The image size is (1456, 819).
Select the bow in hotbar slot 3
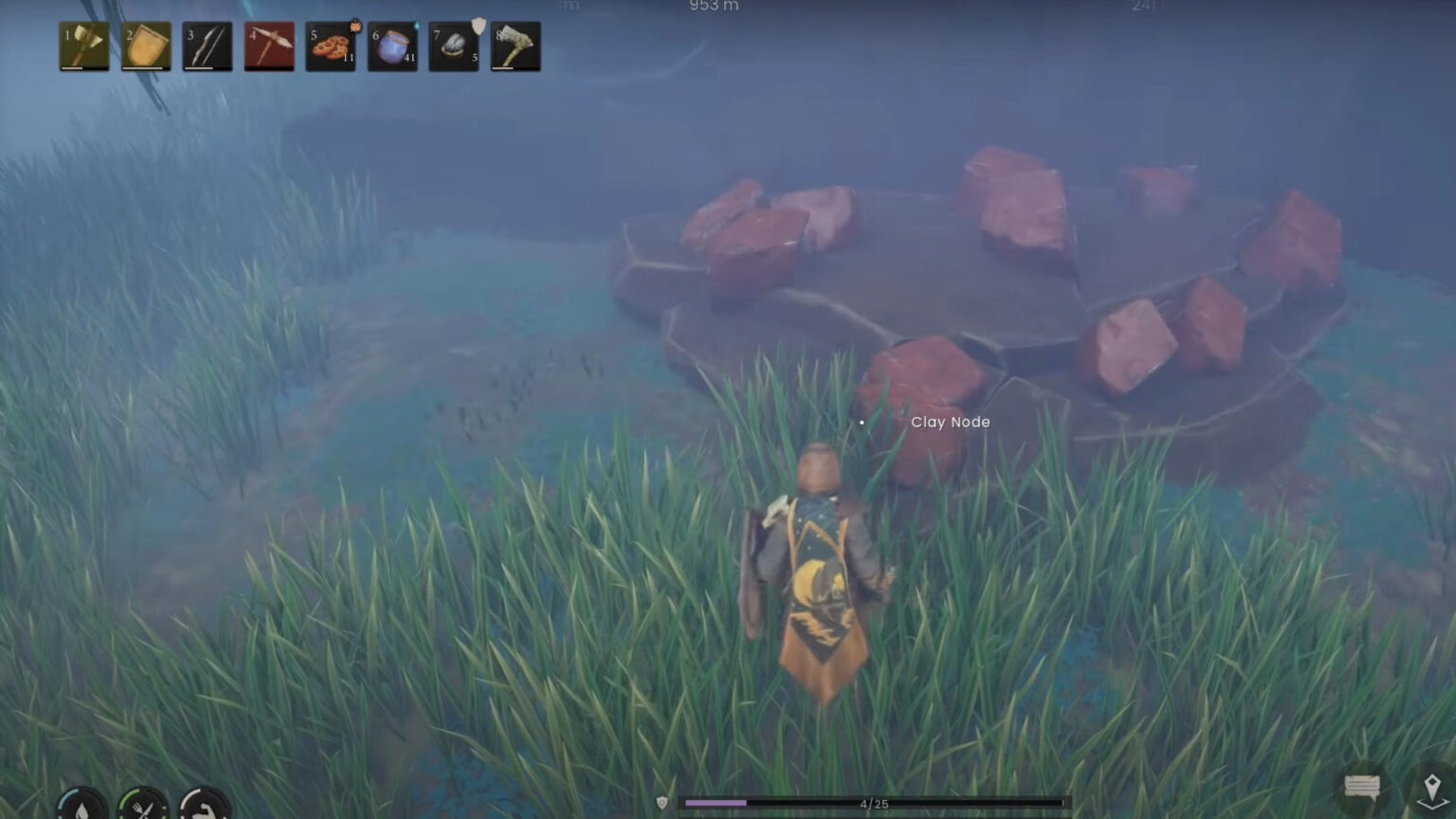tap(207, 45)
